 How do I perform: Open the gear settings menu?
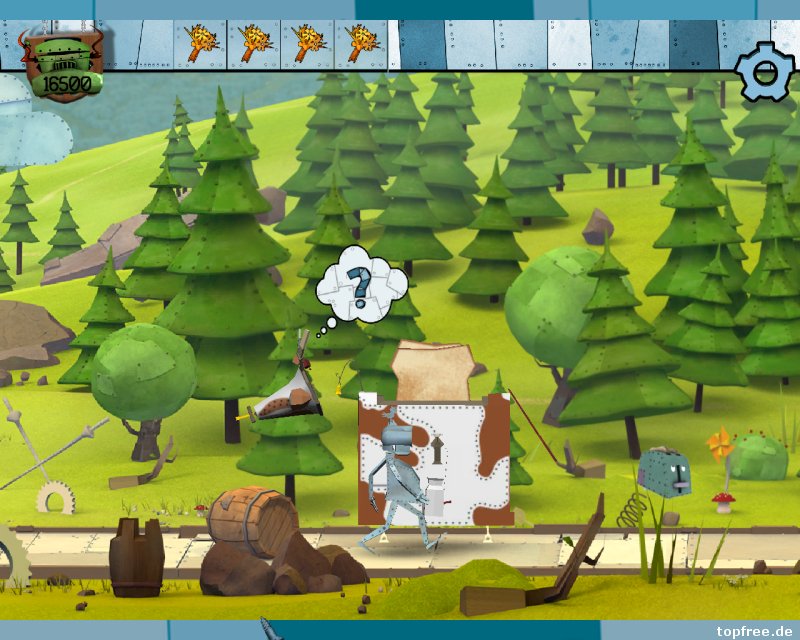[x=765, y=71]
